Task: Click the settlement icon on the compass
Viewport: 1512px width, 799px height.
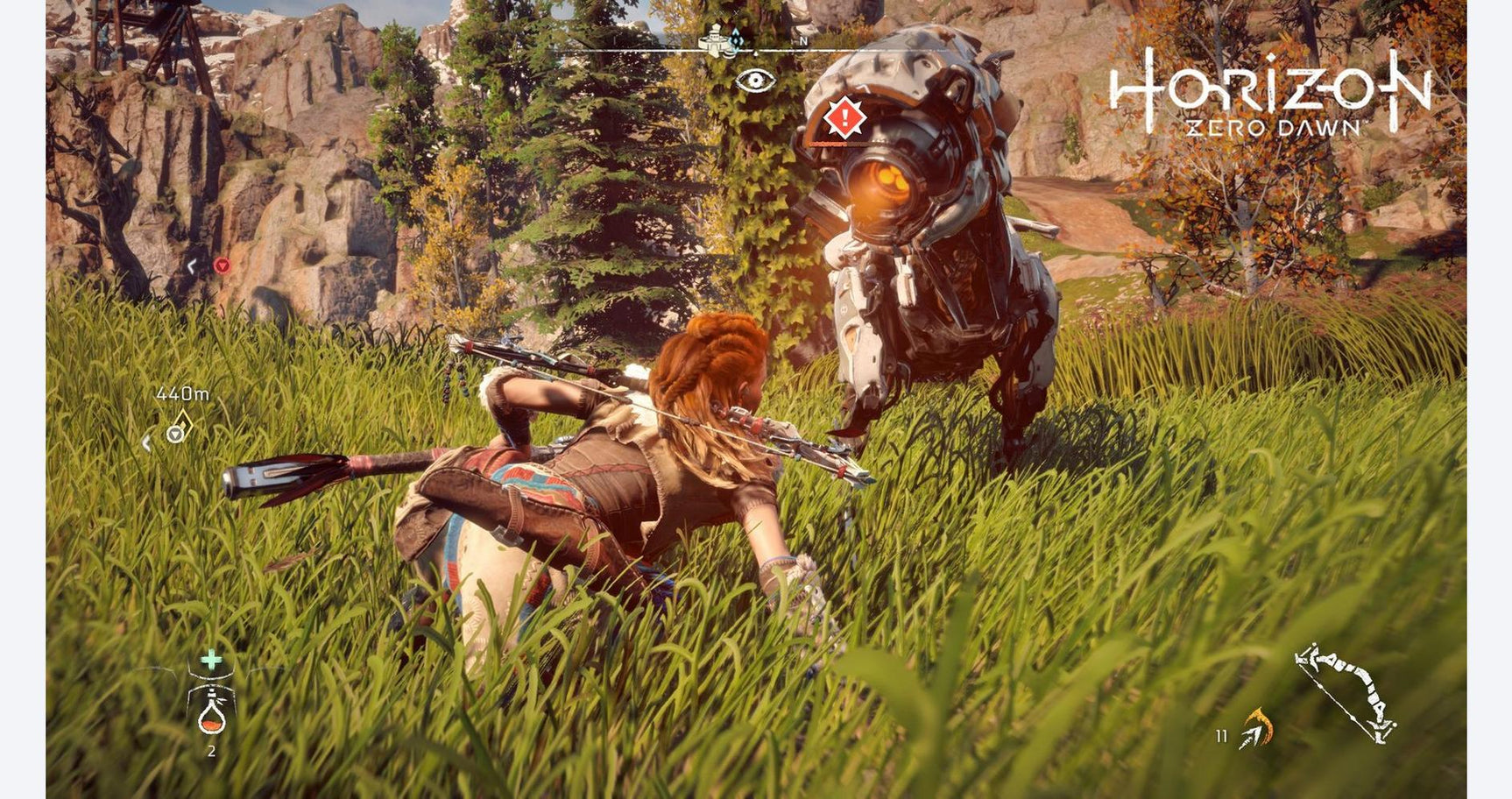Action: tap(714, 39)
